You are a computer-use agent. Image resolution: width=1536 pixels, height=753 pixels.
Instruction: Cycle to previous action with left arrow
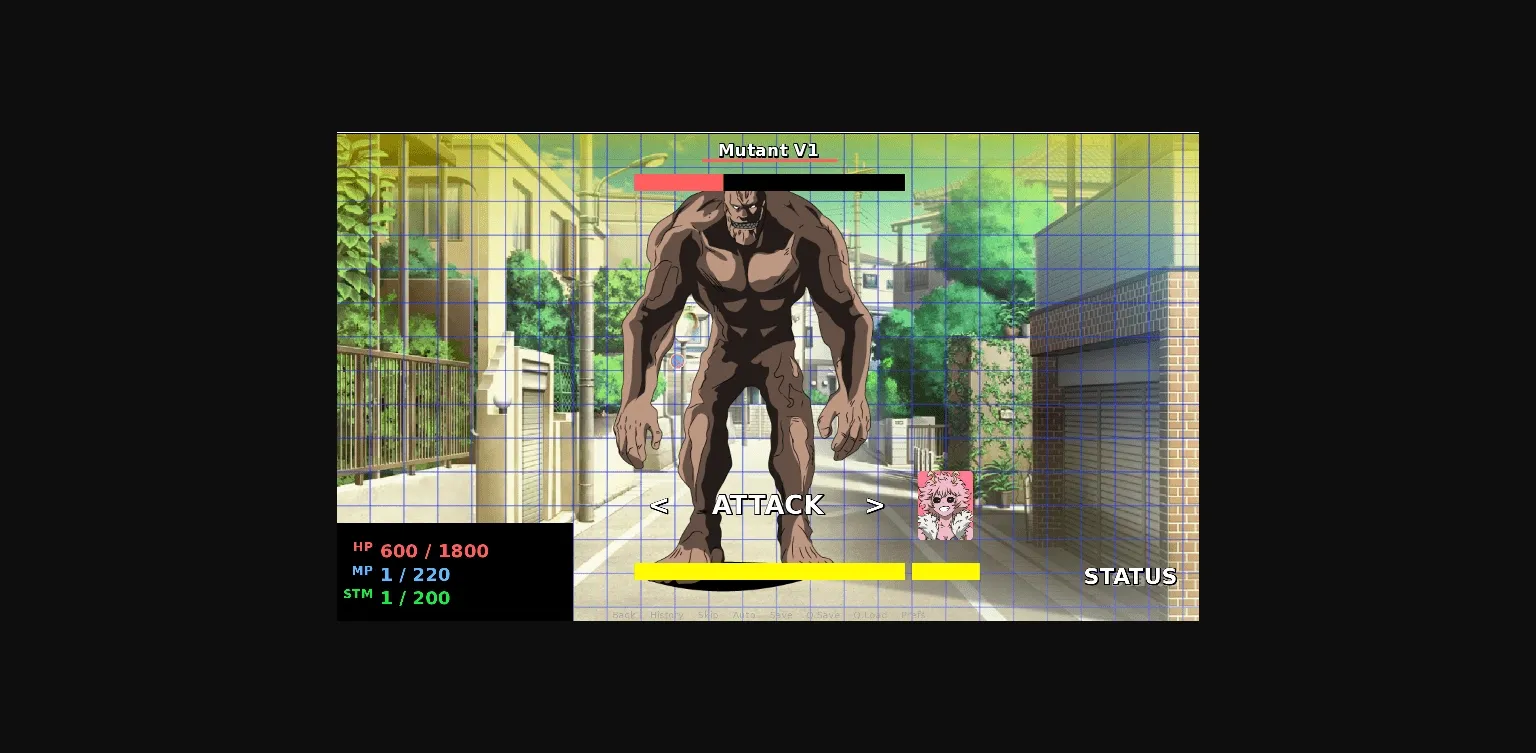(x=659, y=505)
